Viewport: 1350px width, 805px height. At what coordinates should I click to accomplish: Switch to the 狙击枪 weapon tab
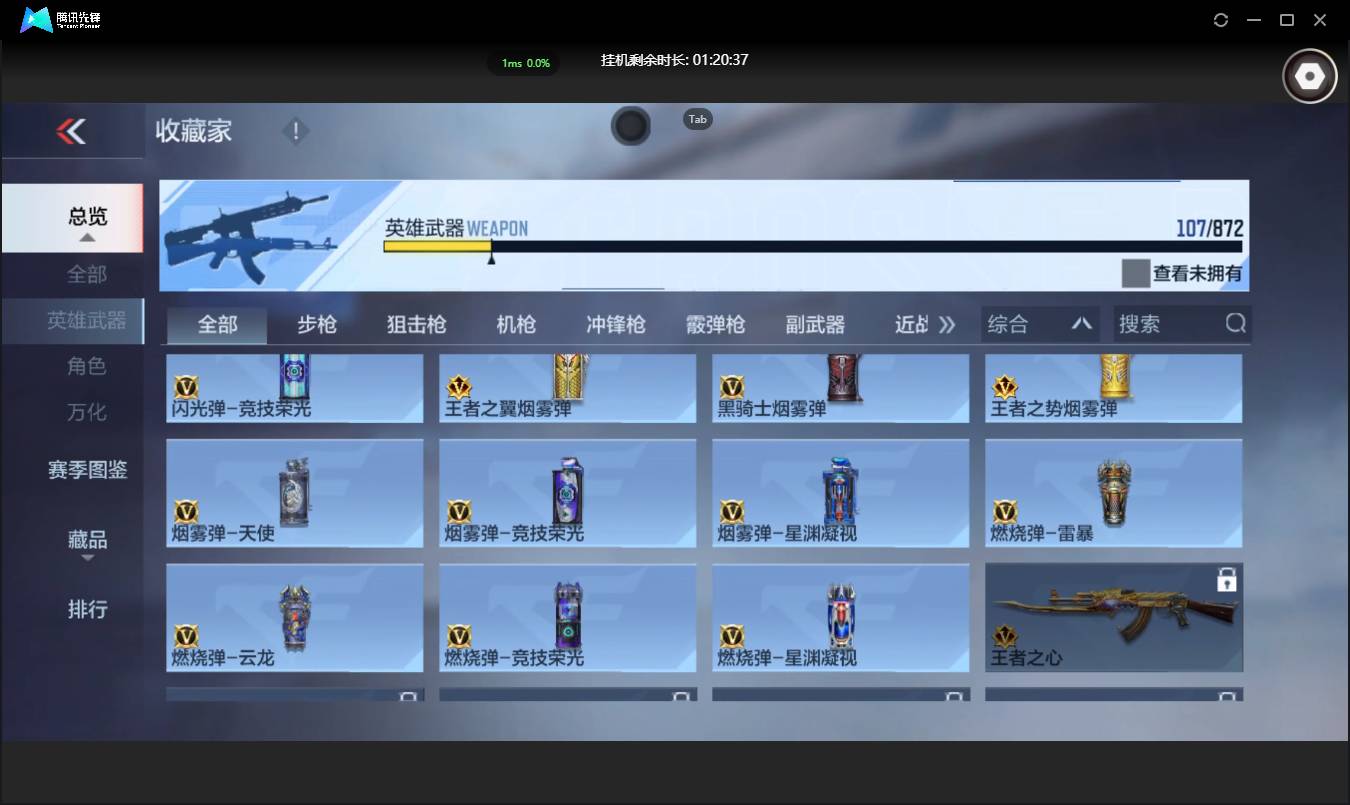click(416, 323)
